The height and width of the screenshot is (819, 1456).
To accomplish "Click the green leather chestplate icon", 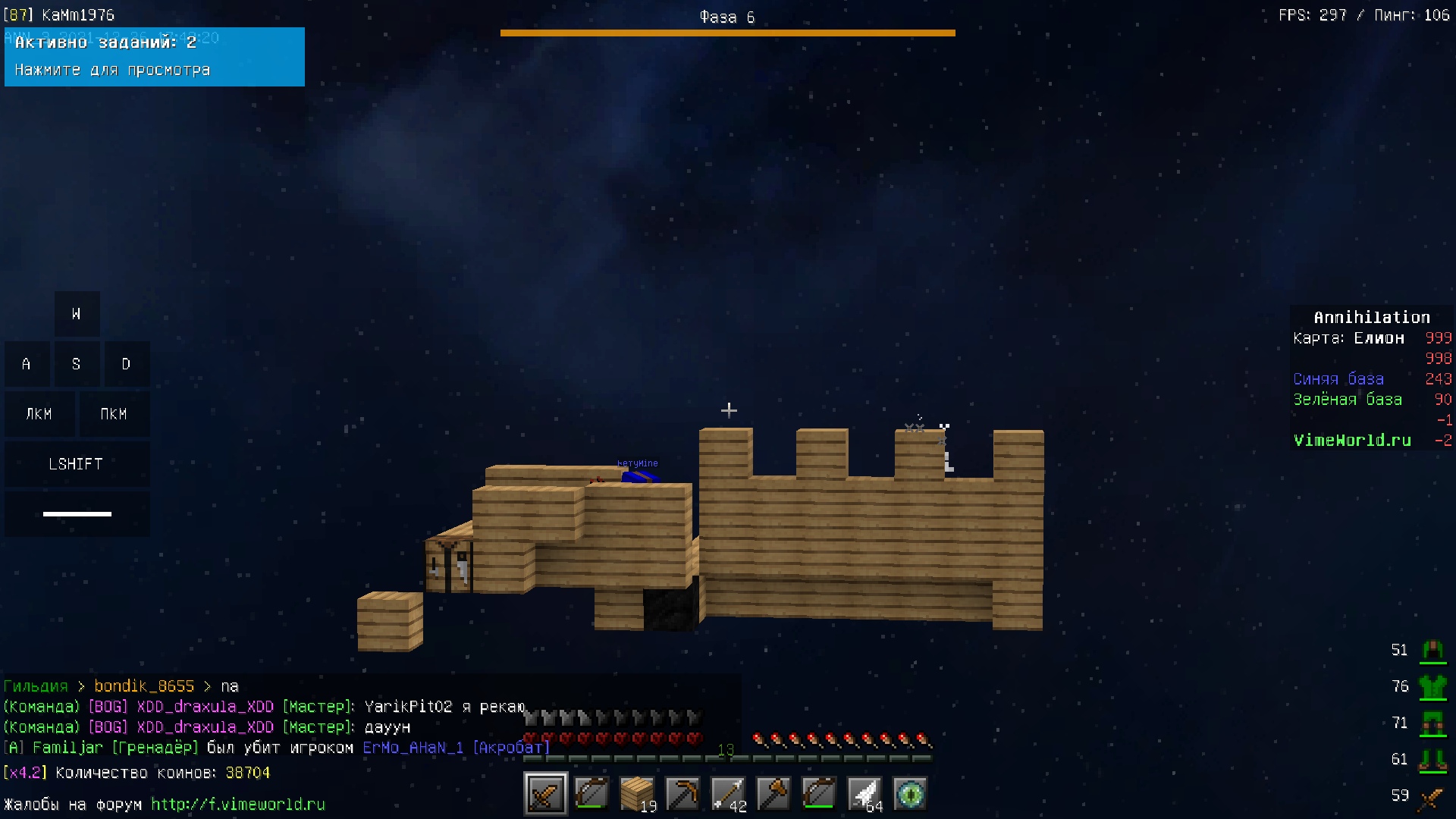I will (x=1432, y=687).
